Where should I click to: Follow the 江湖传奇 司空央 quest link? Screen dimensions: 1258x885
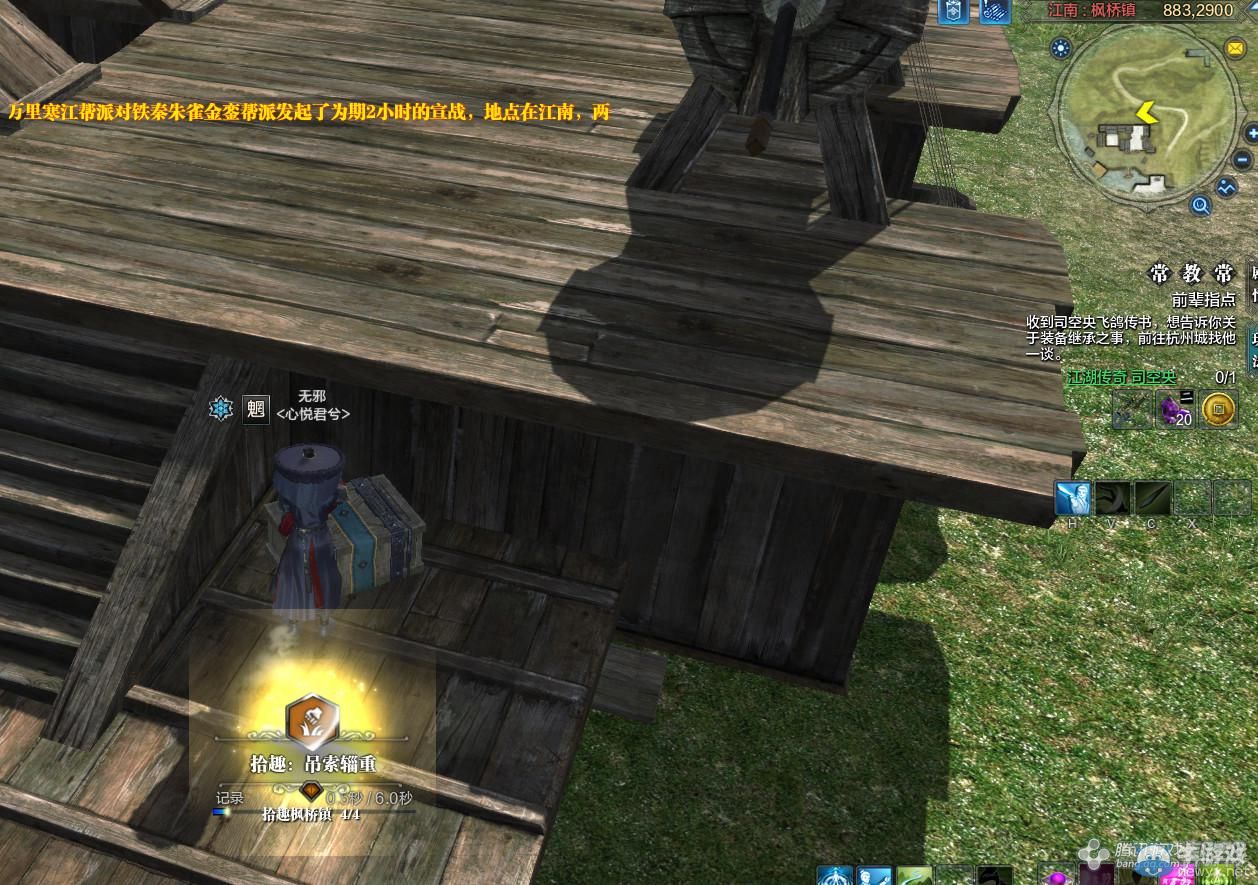click(1121, 377)
